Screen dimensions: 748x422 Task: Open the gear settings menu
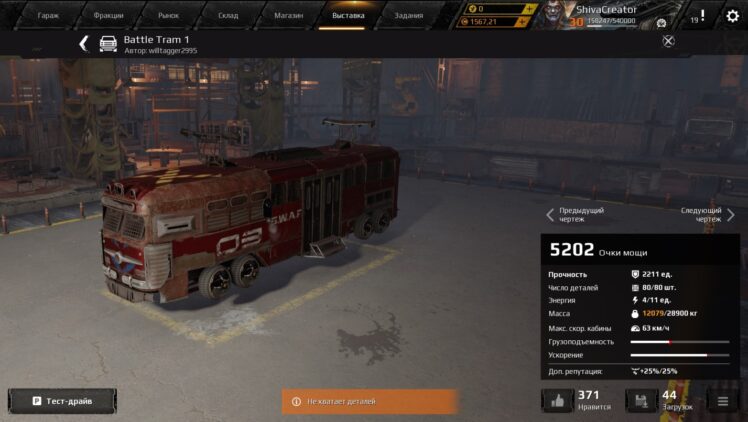[x=733, y=16]
